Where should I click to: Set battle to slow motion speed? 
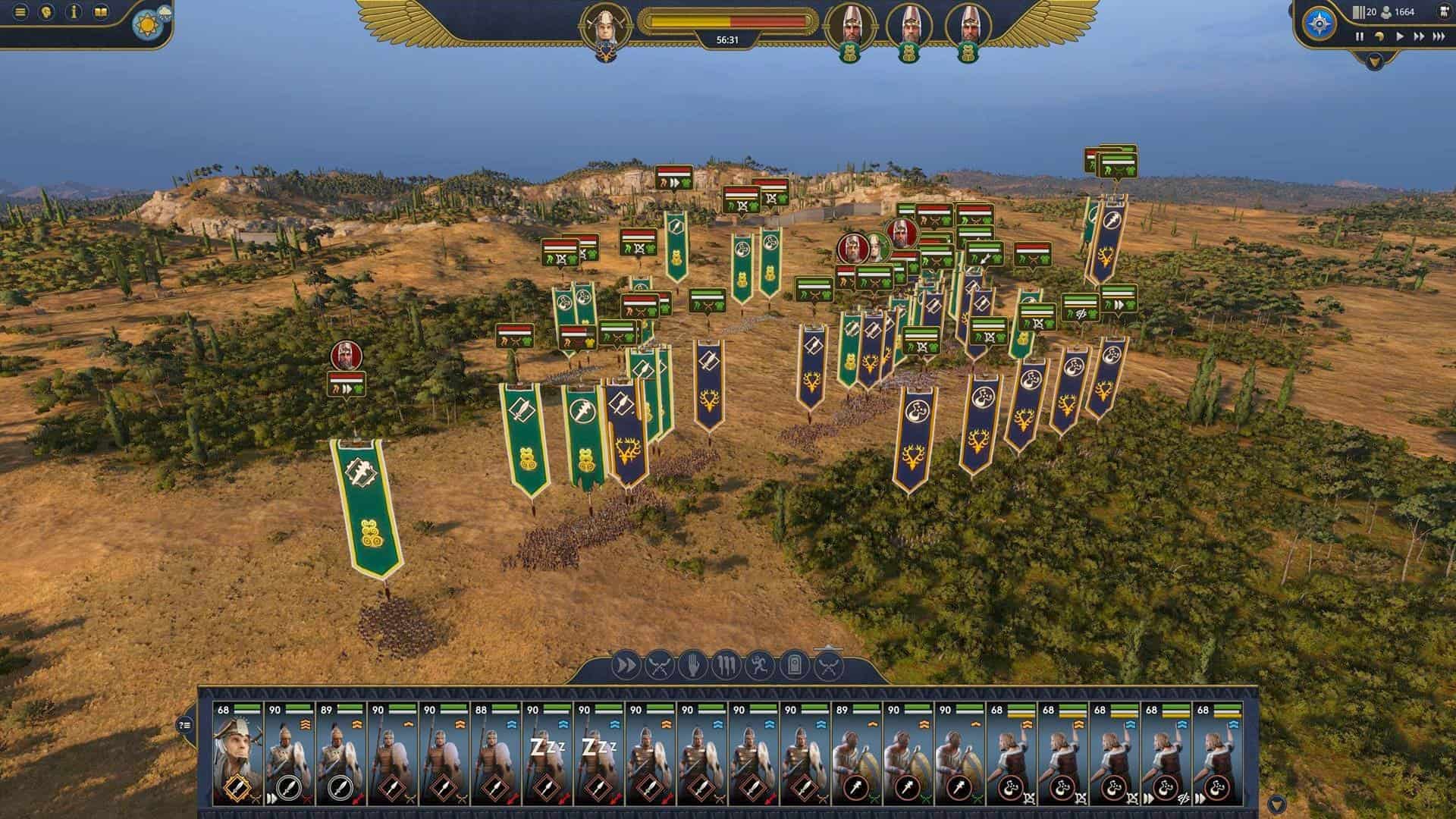[1379, 36]
